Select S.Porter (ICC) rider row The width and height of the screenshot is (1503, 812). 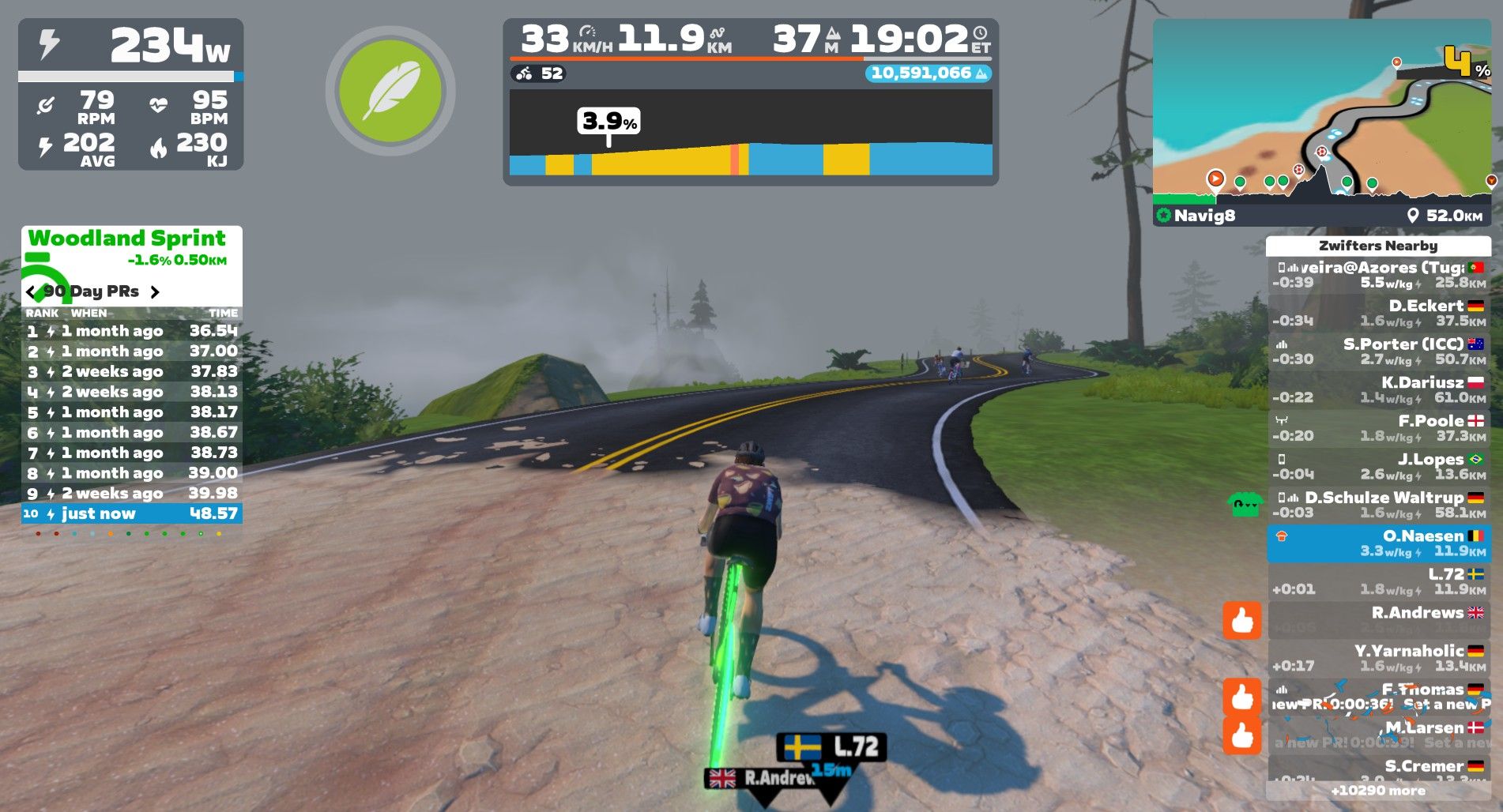(1378, 351)
